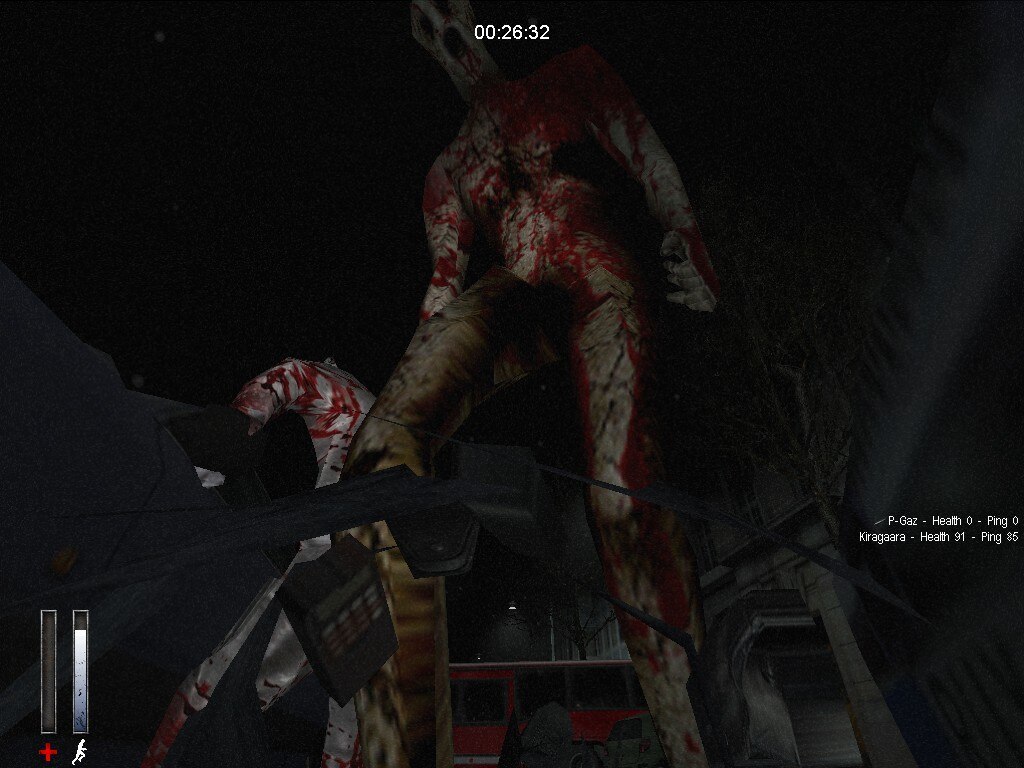Click the running man stamina icon
Viewport: 1024px width, 768px height.
tap(80, 751)
